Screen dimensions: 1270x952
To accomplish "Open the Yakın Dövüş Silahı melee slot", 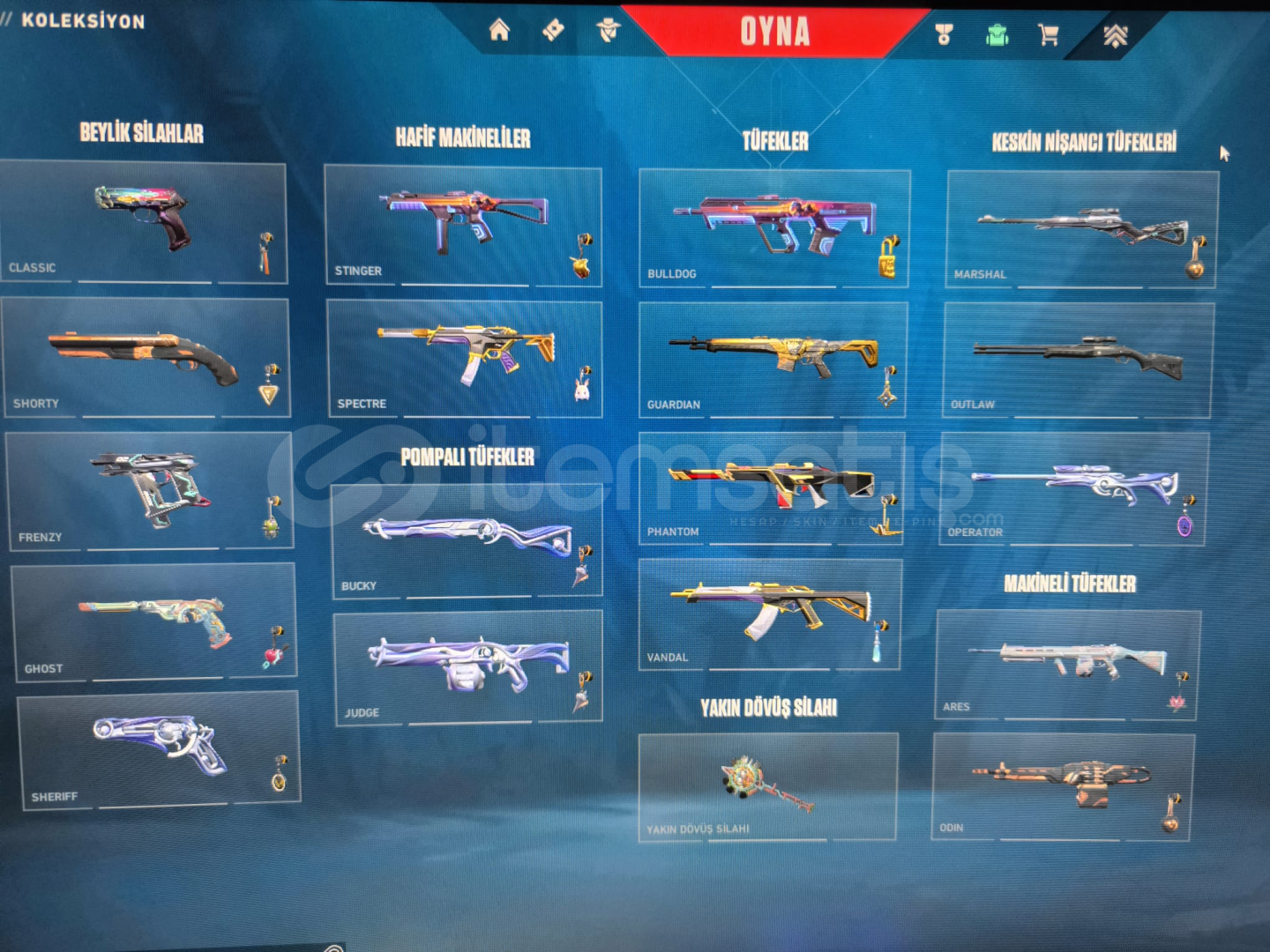I will [x=766, y=785].
